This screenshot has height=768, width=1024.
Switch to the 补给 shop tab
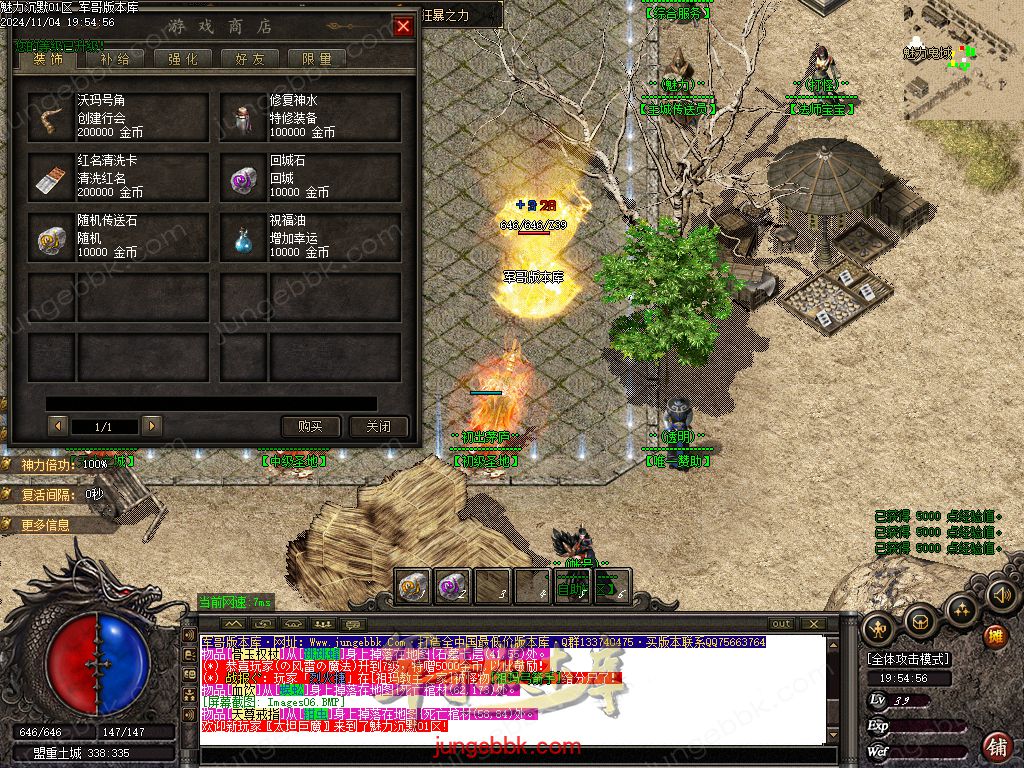click(114, 59)
